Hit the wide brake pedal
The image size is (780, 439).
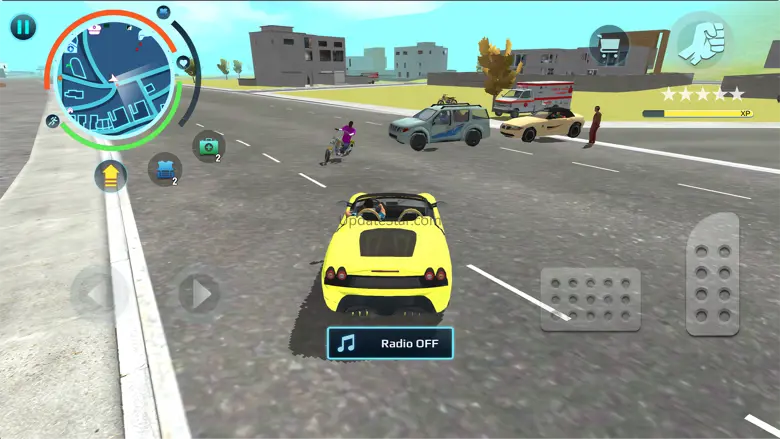[x=590, y=298]
